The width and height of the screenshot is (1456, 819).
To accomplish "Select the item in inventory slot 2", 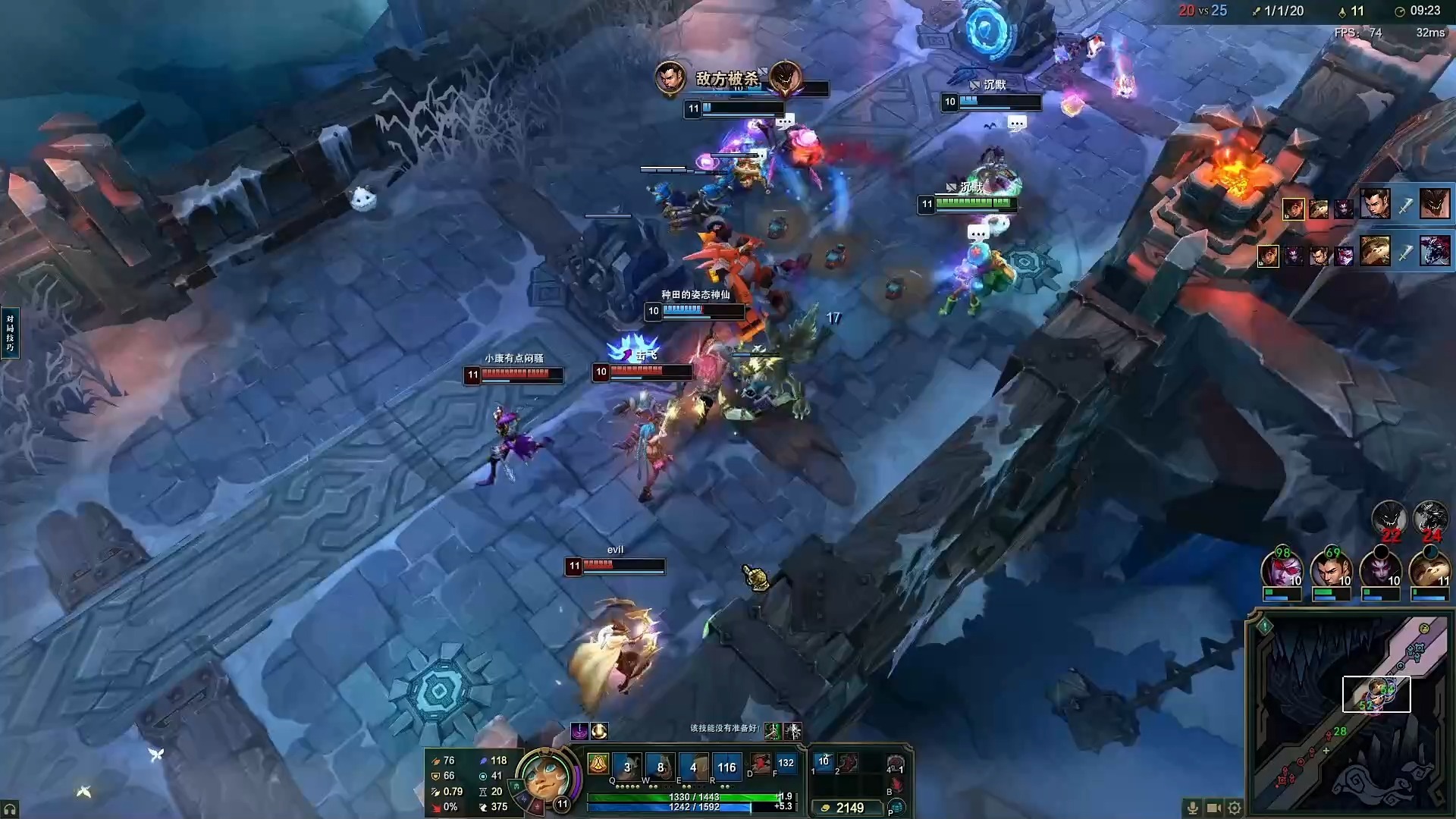I will click(x=848, y=761).
